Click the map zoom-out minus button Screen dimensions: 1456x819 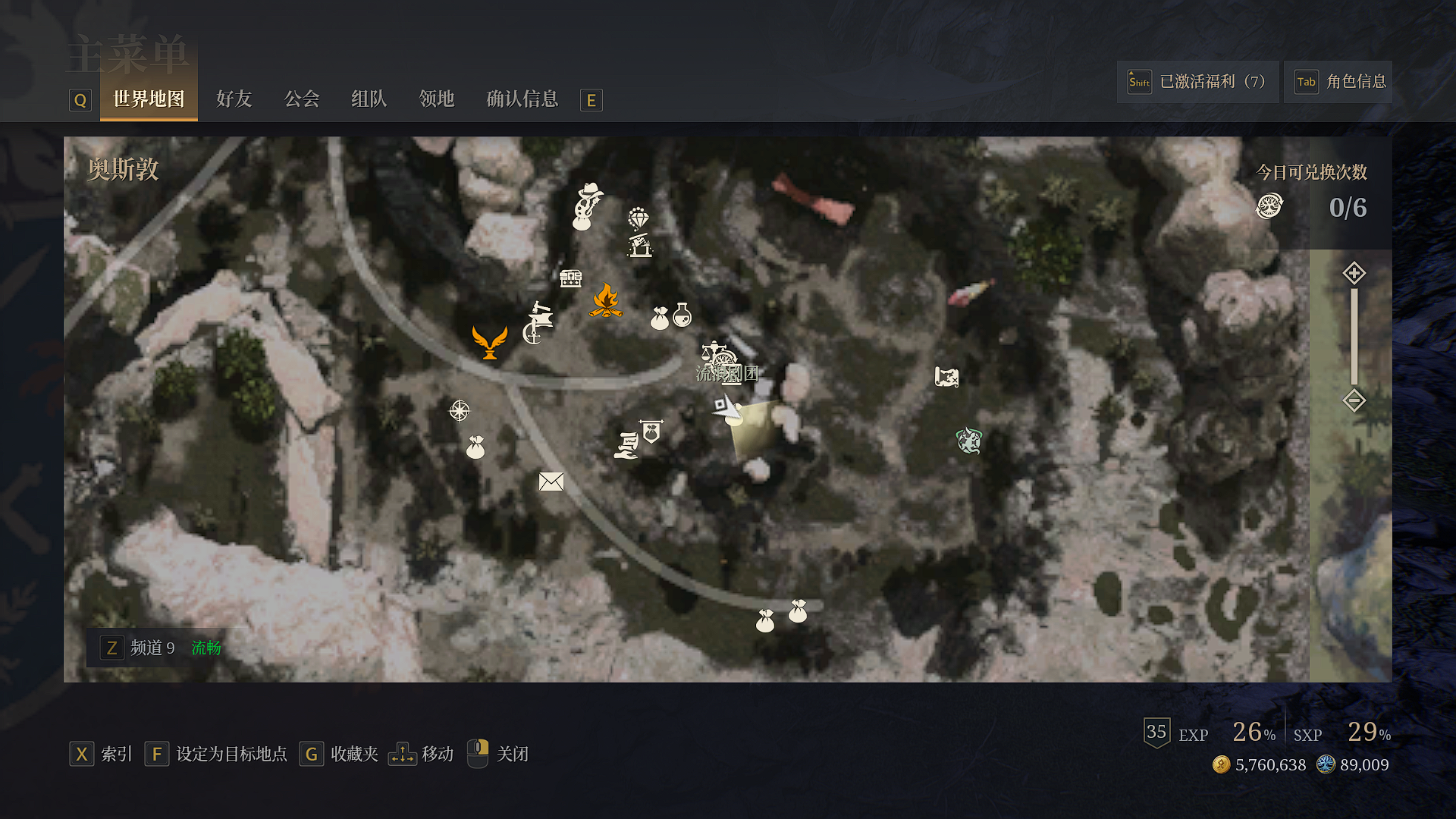[x=1354, y=400]
